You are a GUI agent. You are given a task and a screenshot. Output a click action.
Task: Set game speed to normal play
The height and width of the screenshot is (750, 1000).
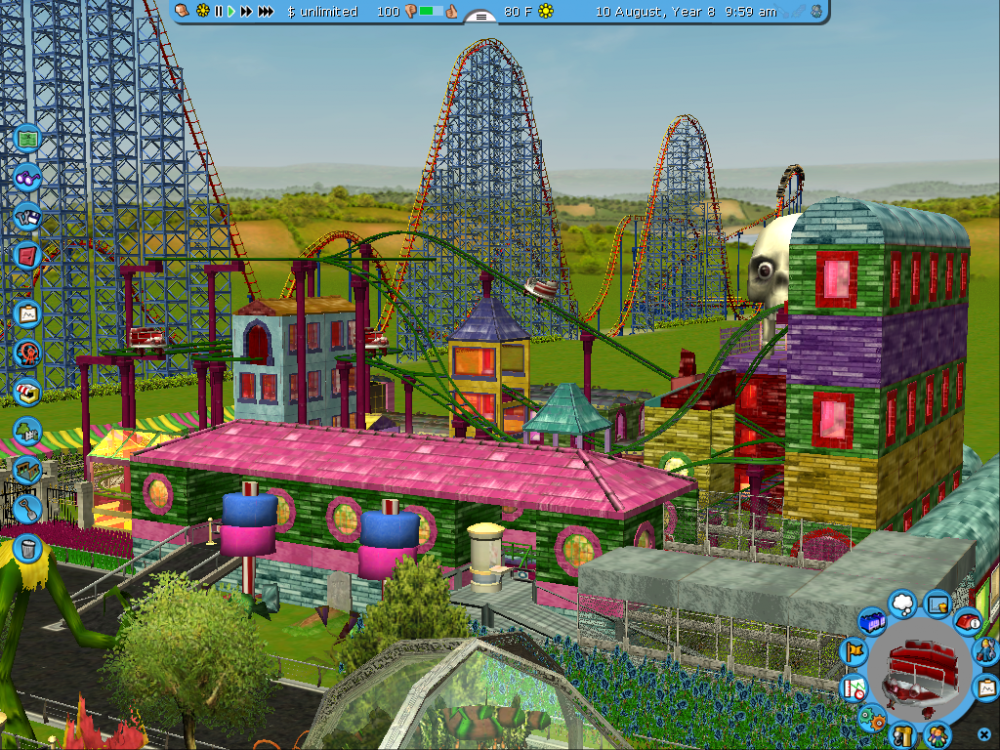(231, 11)
